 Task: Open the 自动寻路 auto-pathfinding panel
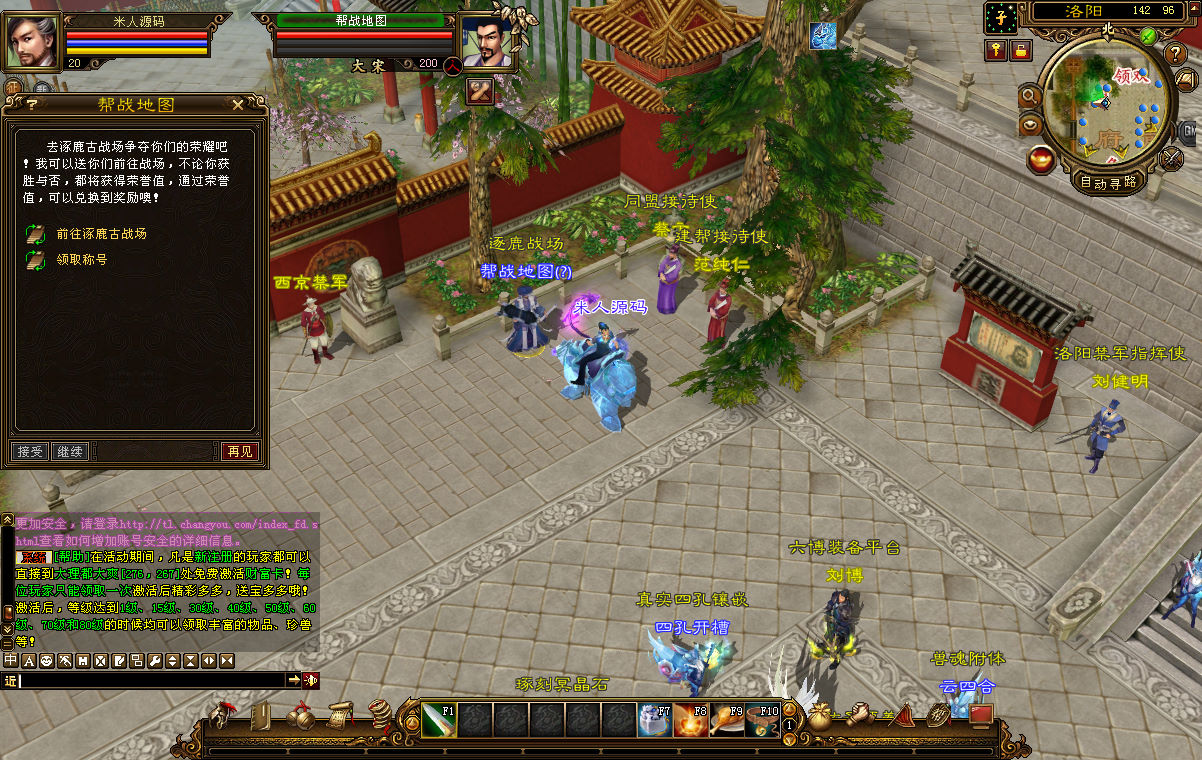click(x=1108, y=182)
